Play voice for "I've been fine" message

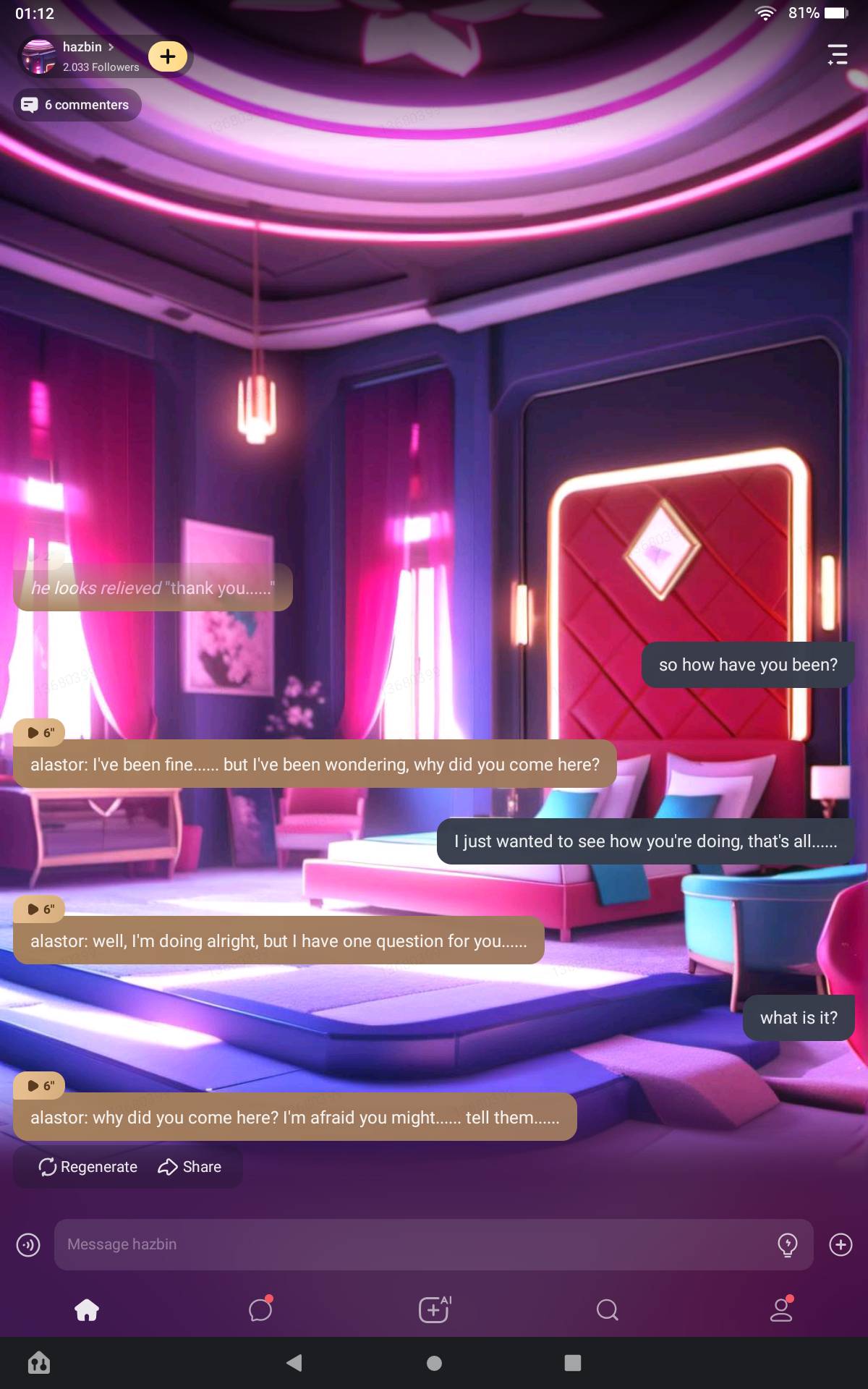tap(40, 733)
